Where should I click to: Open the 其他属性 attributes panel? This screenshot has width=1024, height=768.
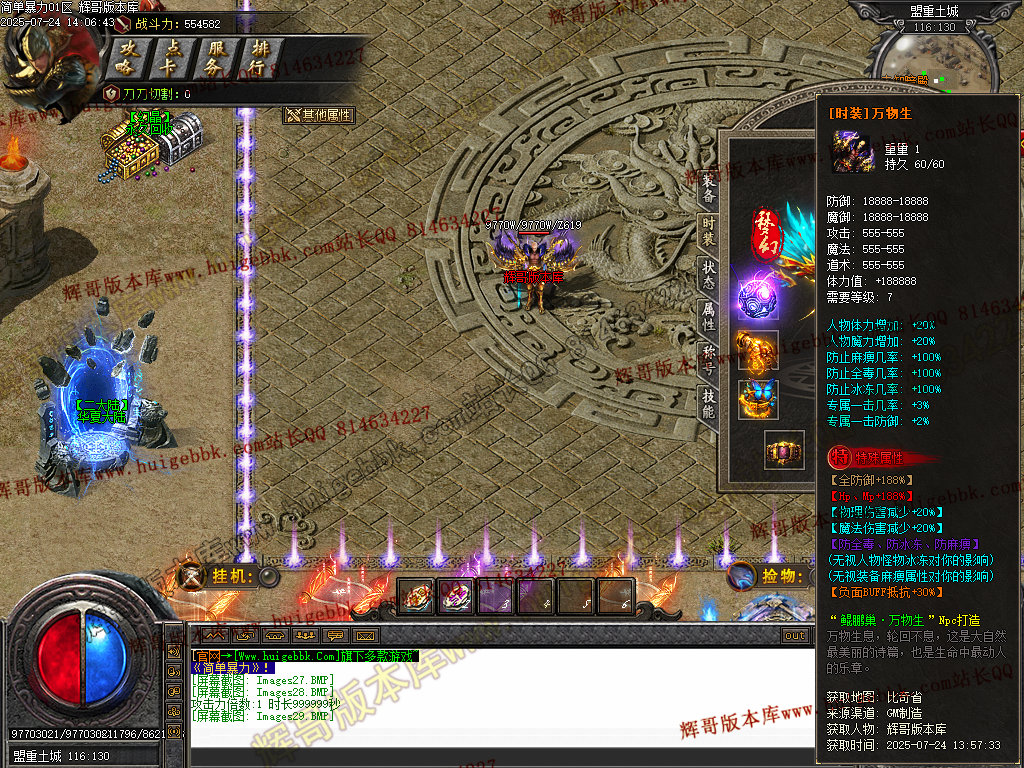pos(320,115)
